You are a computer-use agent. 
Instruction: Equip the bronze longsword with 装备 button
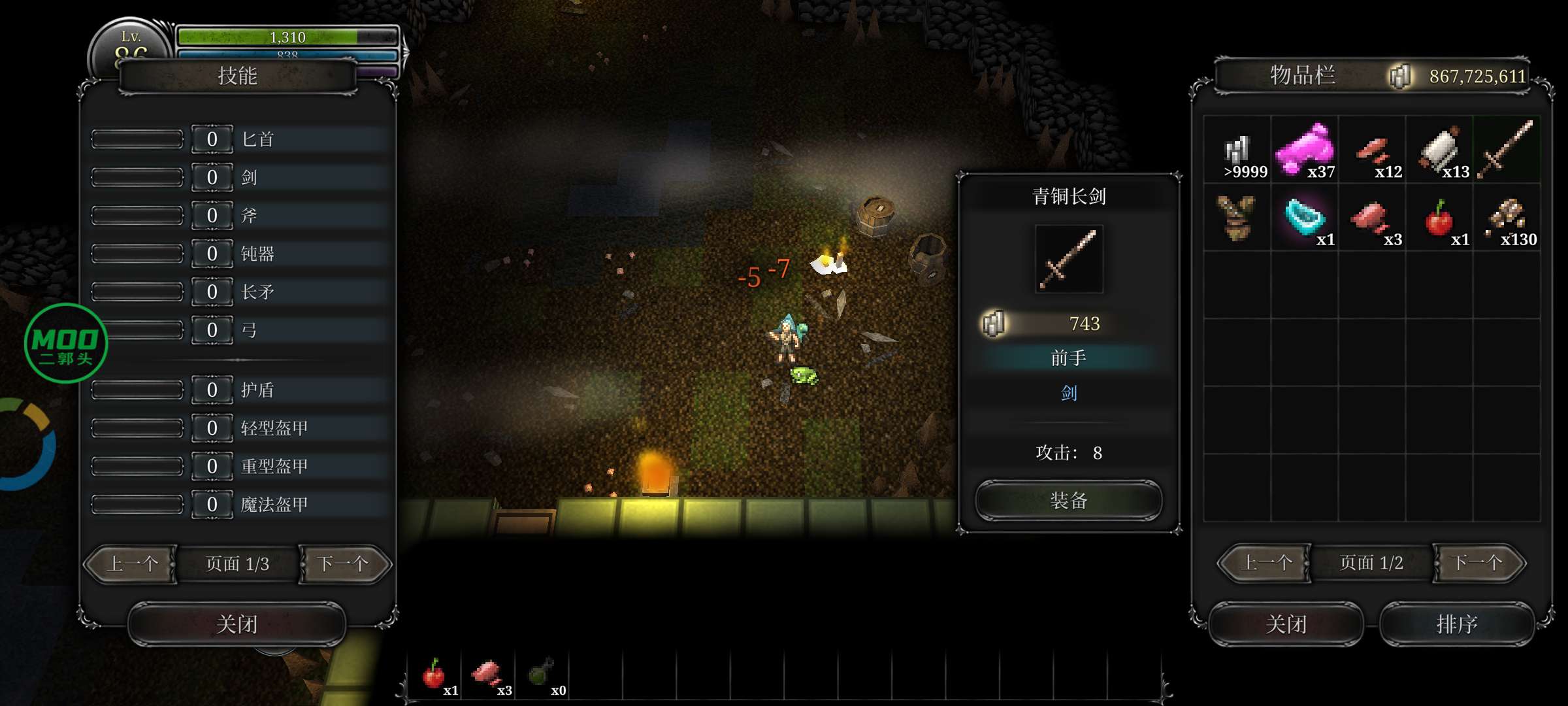pos(1068,501)
